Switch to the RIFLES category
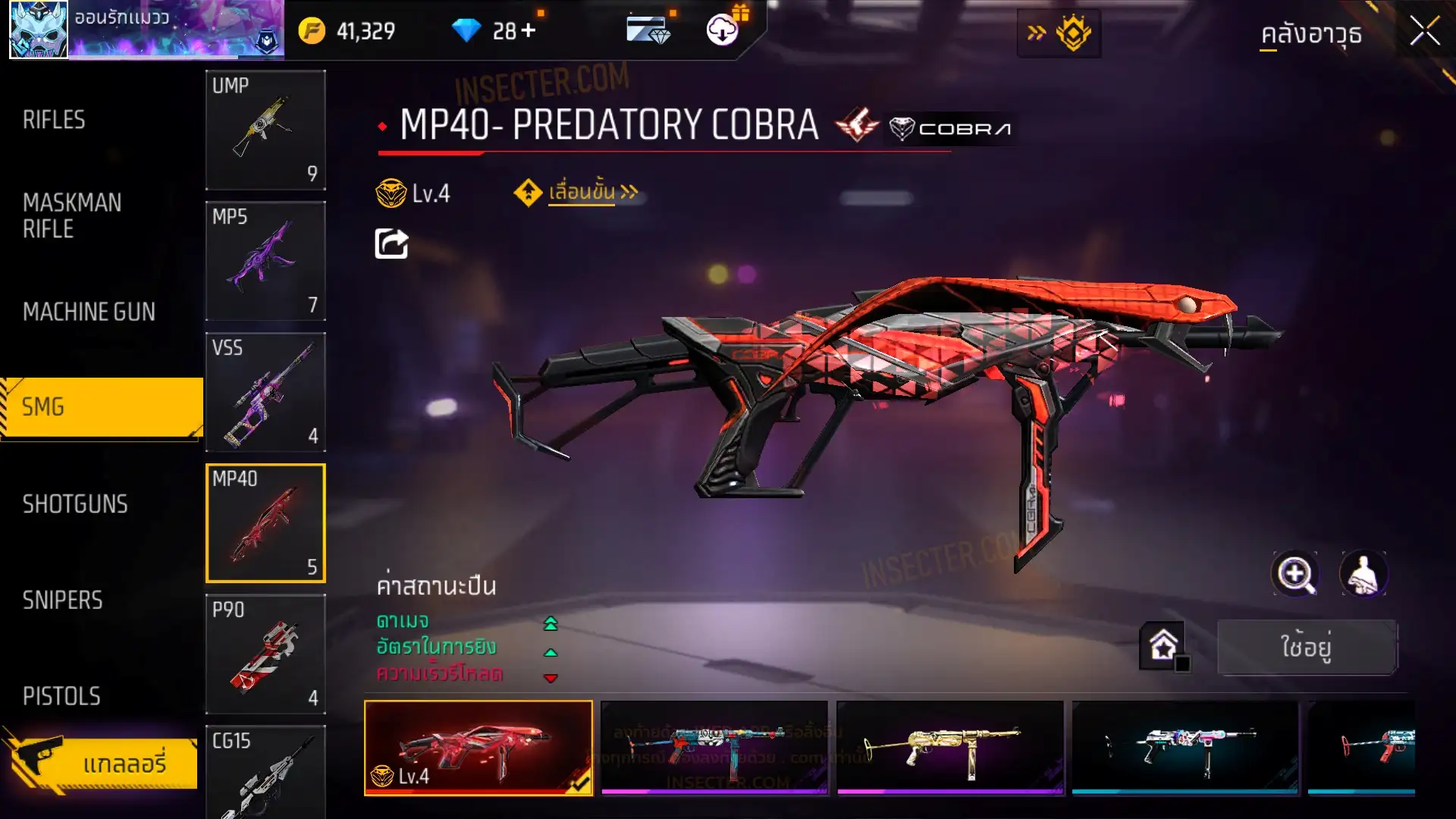The width and height of the screenshot is (1456, 819). pyautogui.click(x=55, y=120)
